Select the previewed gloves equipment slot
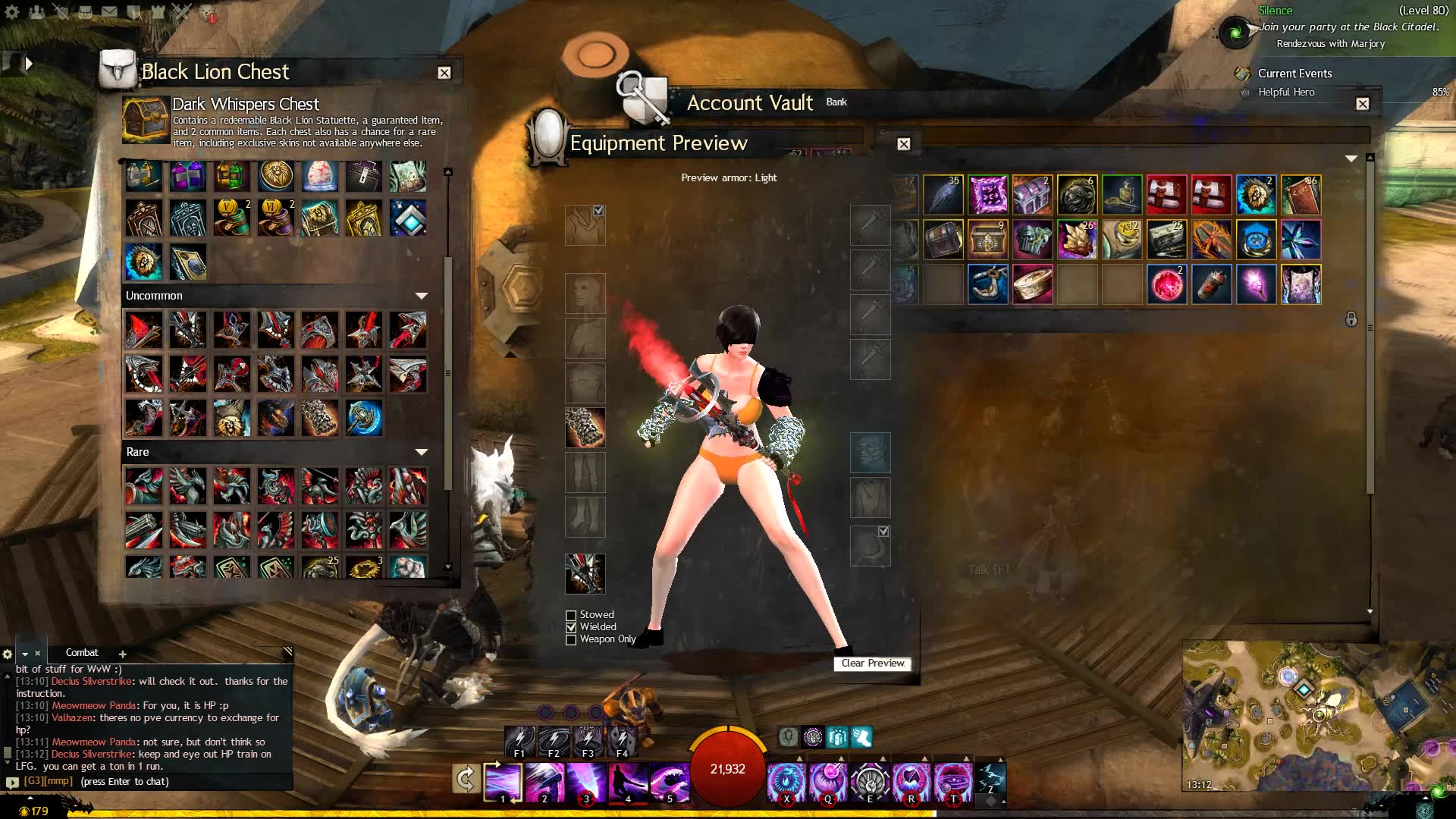This screenshot has width=1456, height=819. [585, 428]
